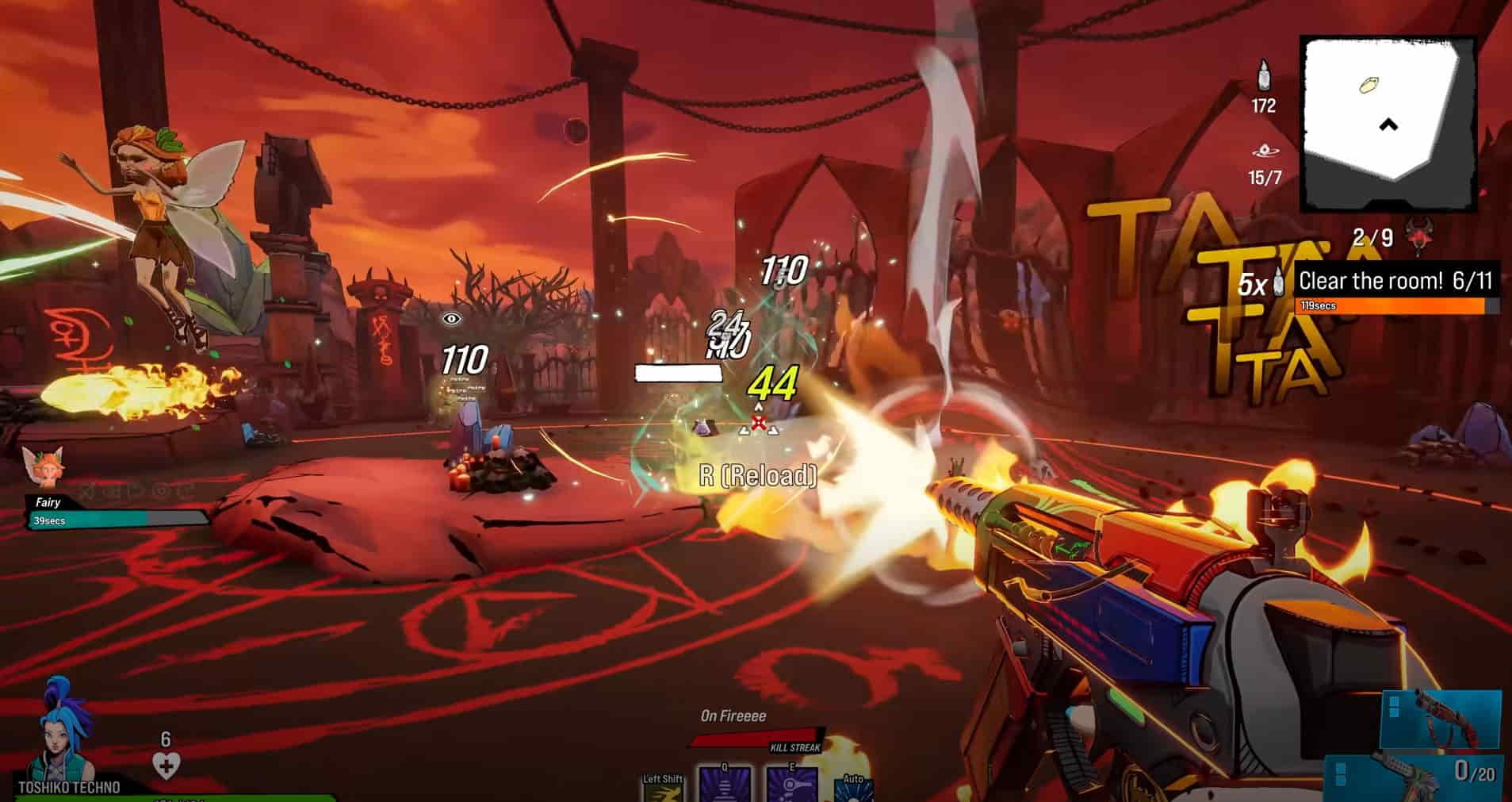Click the Fairy companion portrait icon

[x=42, y=466]
